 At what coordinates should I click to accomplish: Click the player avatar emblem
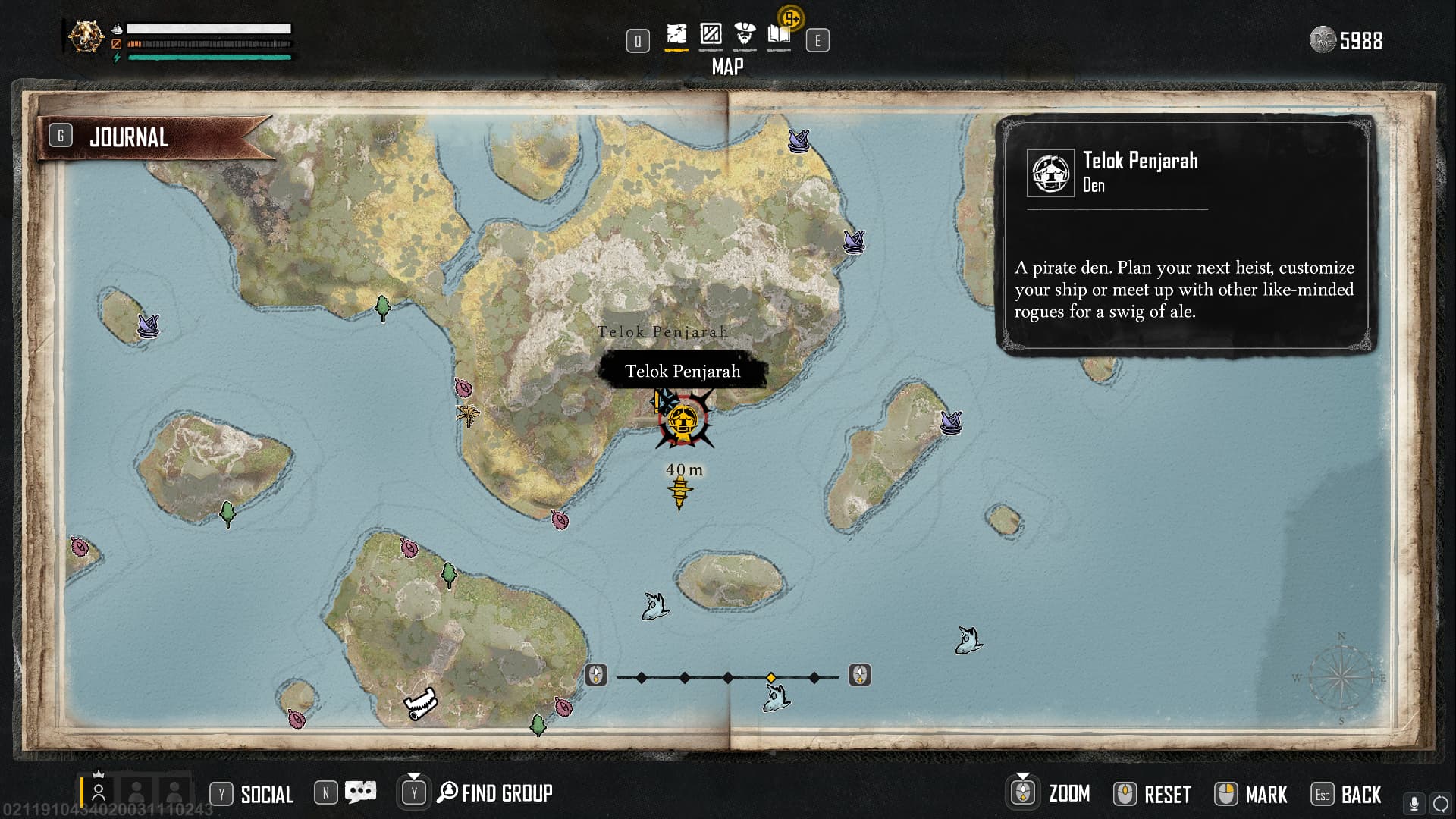pyautogui.click(x=86, y=36)
